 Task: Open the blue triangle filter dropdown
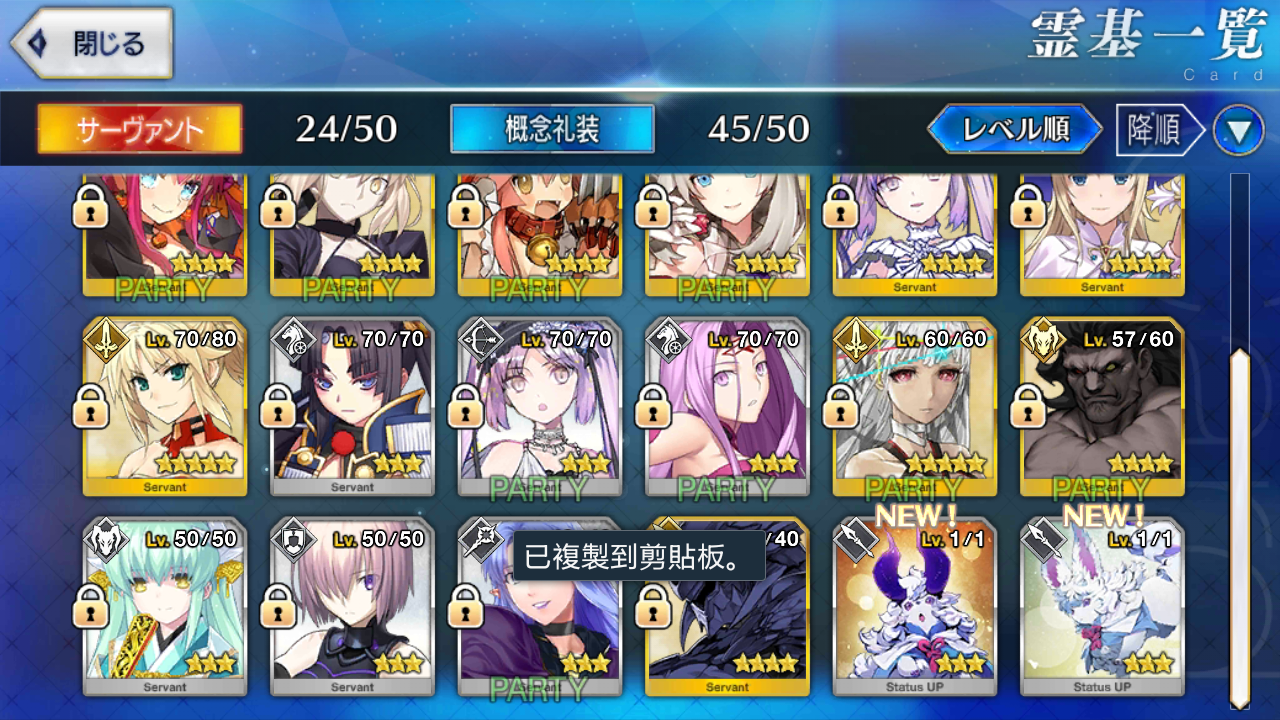coord(1238,131)
